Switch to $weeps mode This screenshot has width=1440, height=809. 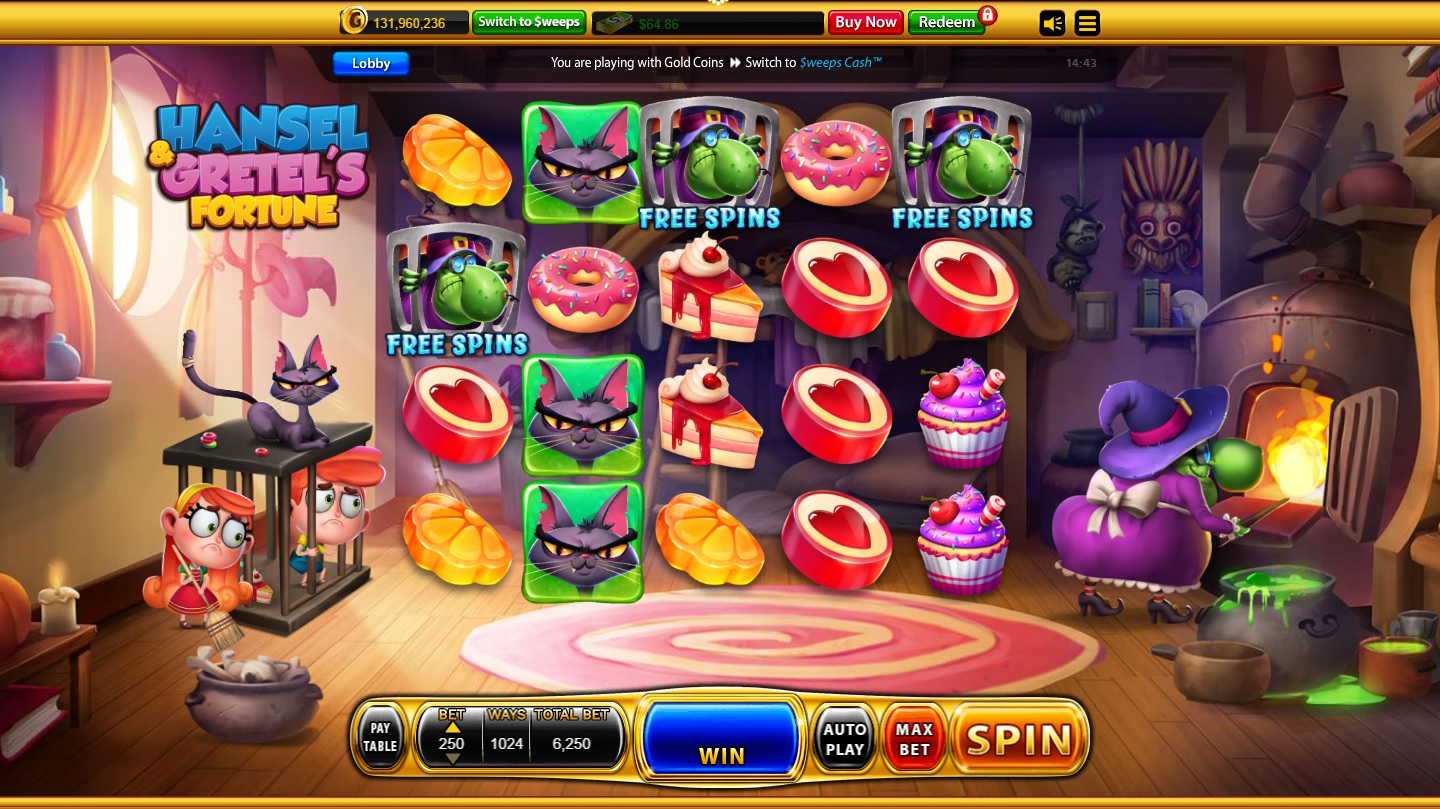tap(529, 22)
